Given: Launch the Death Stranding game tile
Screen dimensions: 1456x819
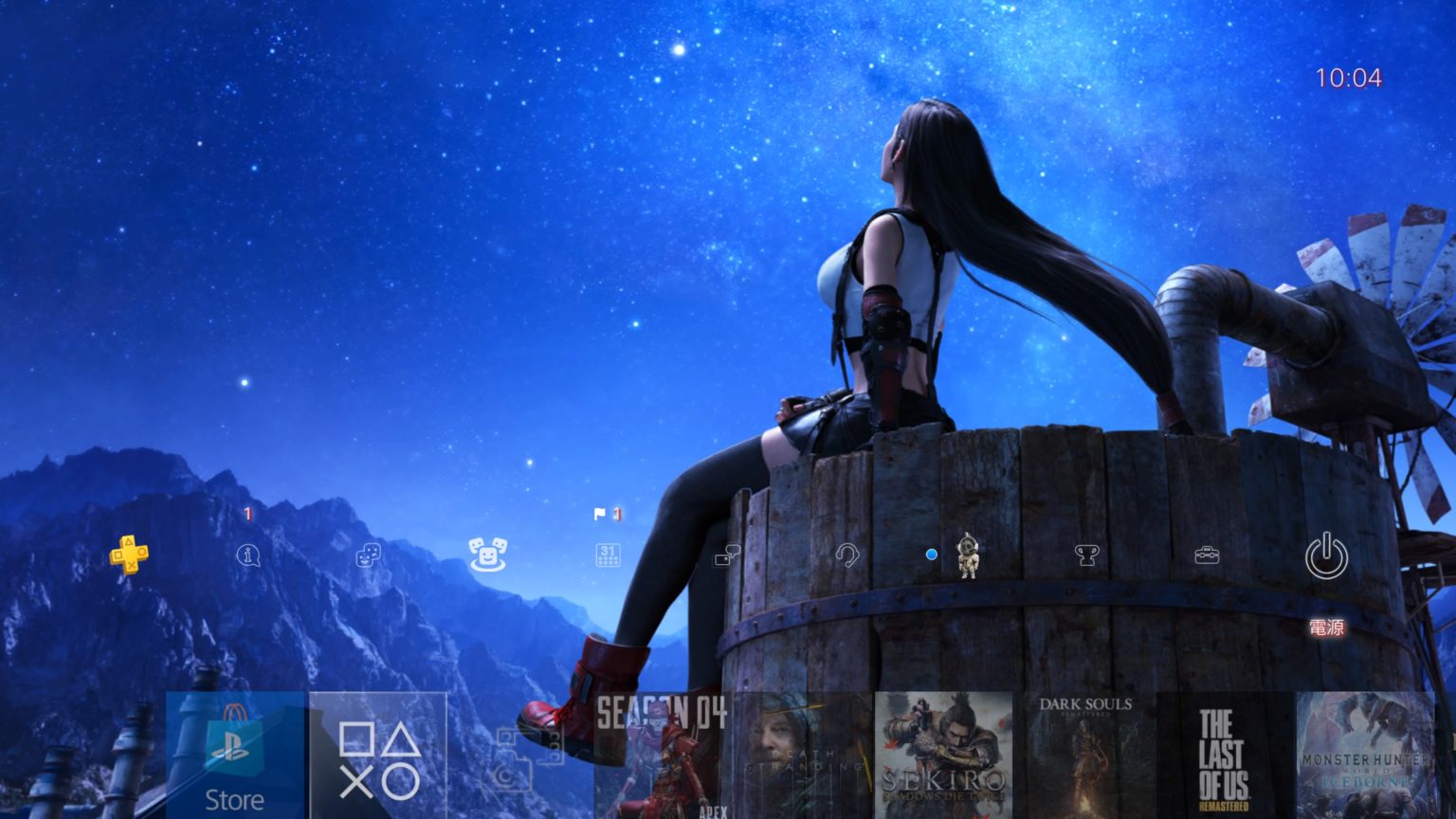Looking at the screenshot, I should pos(803,755).
